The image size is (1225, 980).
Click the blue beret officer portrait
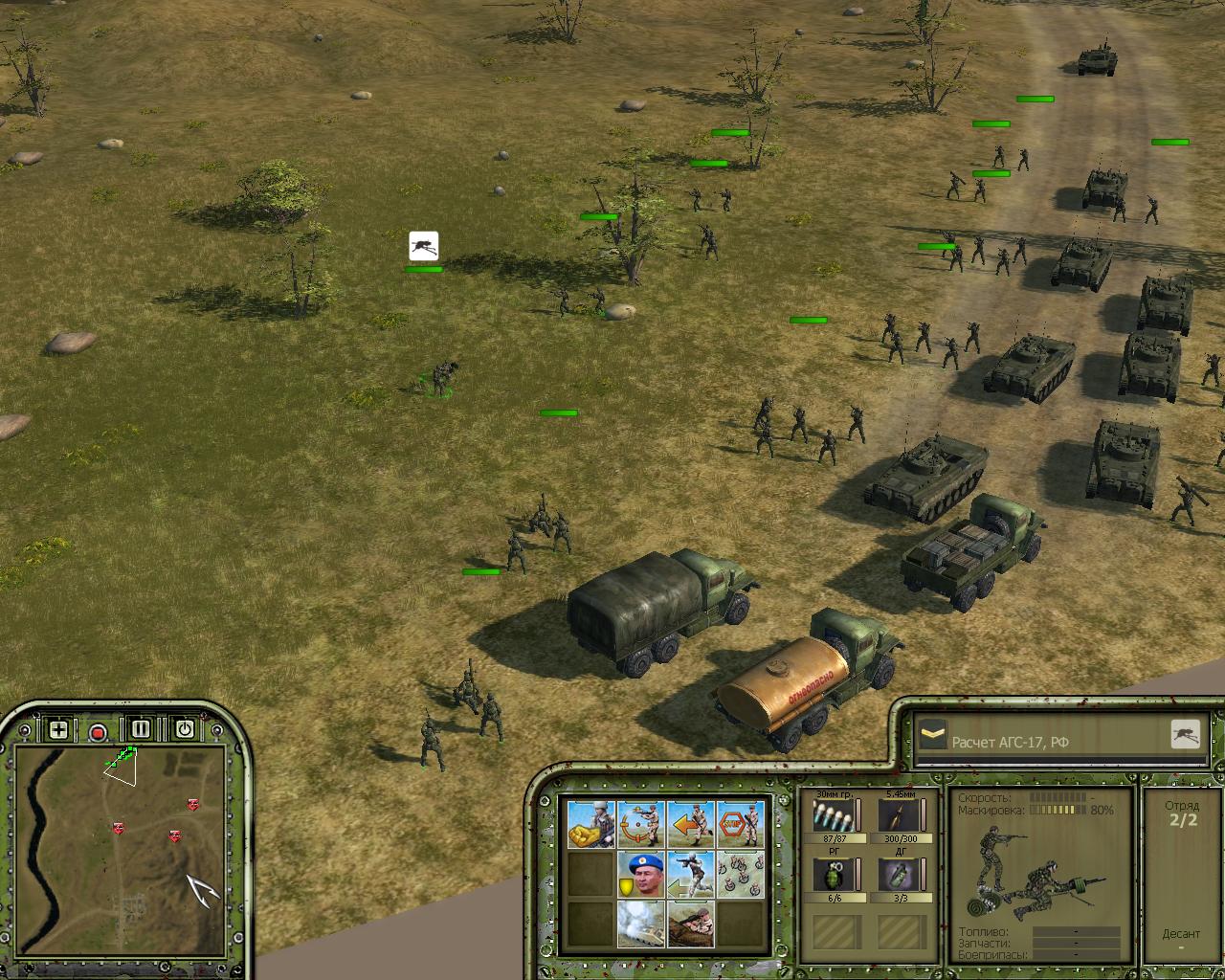pyautogui.click(x=641, y=874)
